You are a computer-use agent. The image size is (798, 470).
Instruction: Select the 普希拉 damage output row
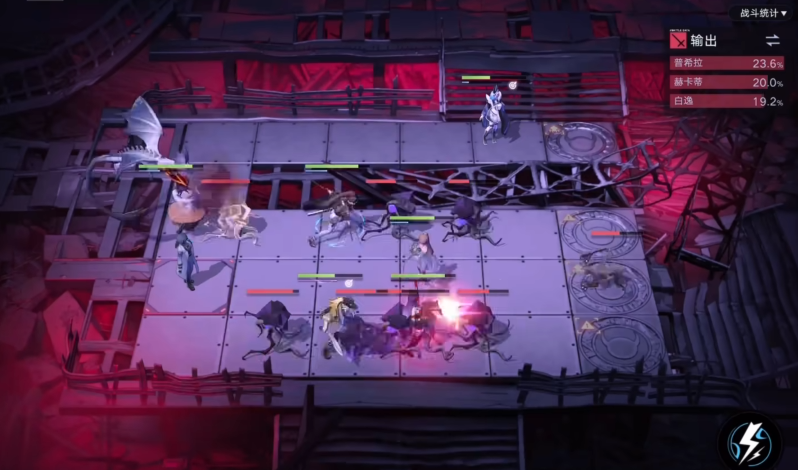point(727,63)
